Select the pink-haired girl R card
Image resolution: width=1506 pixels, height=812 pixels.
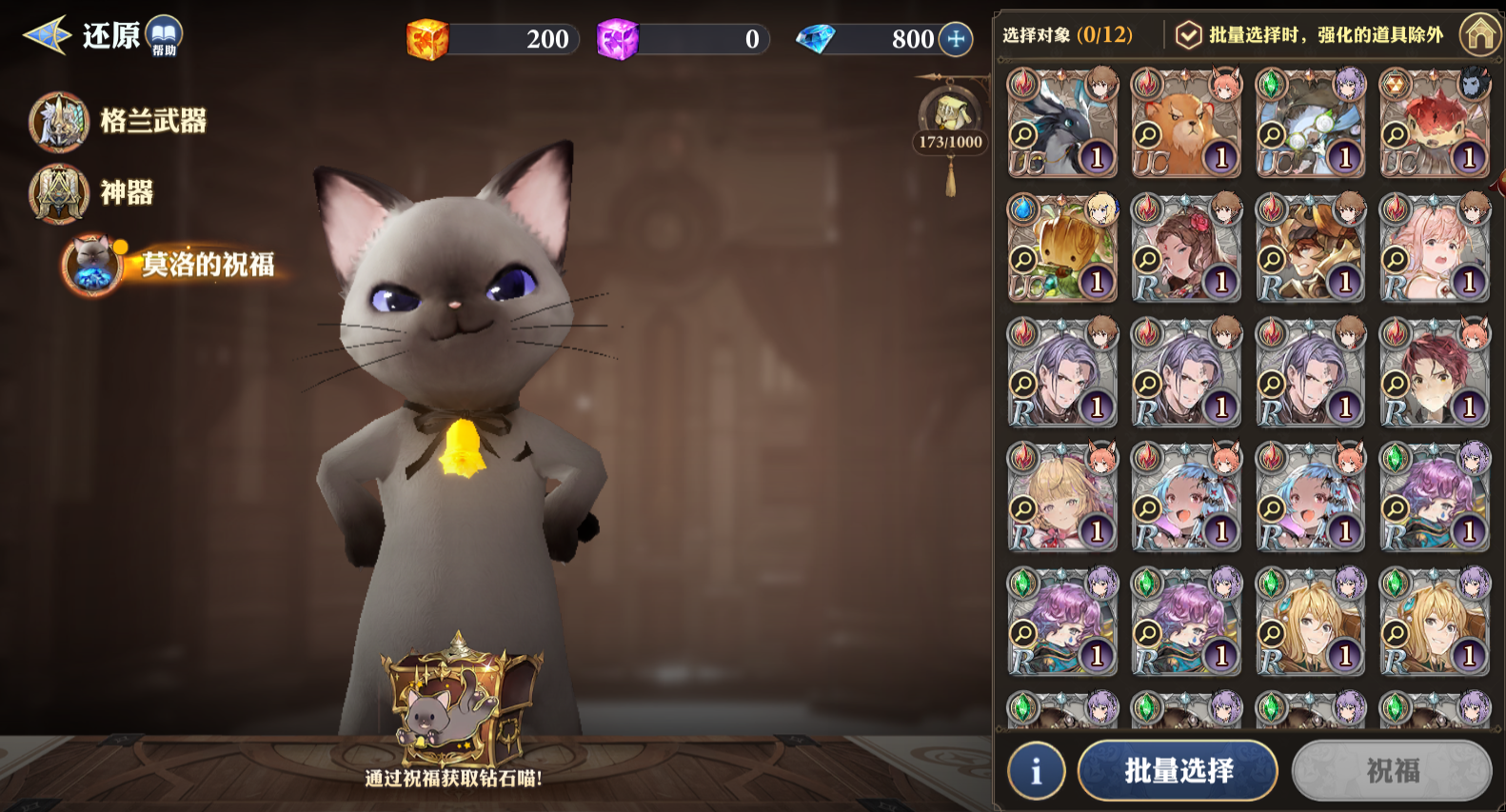click(1434, 248)
